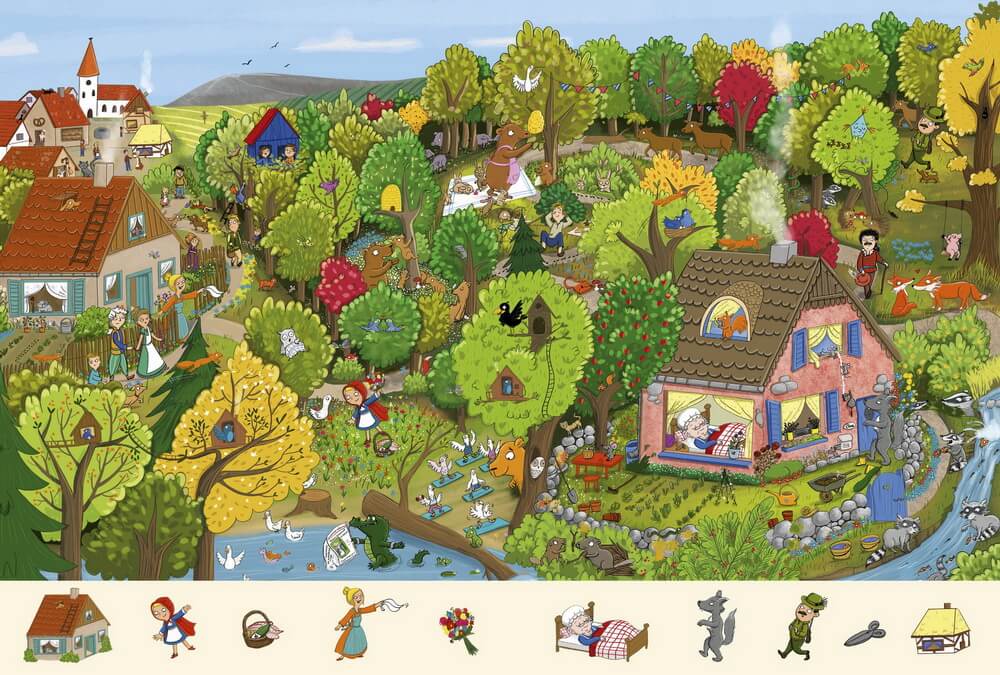Select the red-roofed house in the item bar
Screen dimensions: 1000x675
(x=68, y=626)
